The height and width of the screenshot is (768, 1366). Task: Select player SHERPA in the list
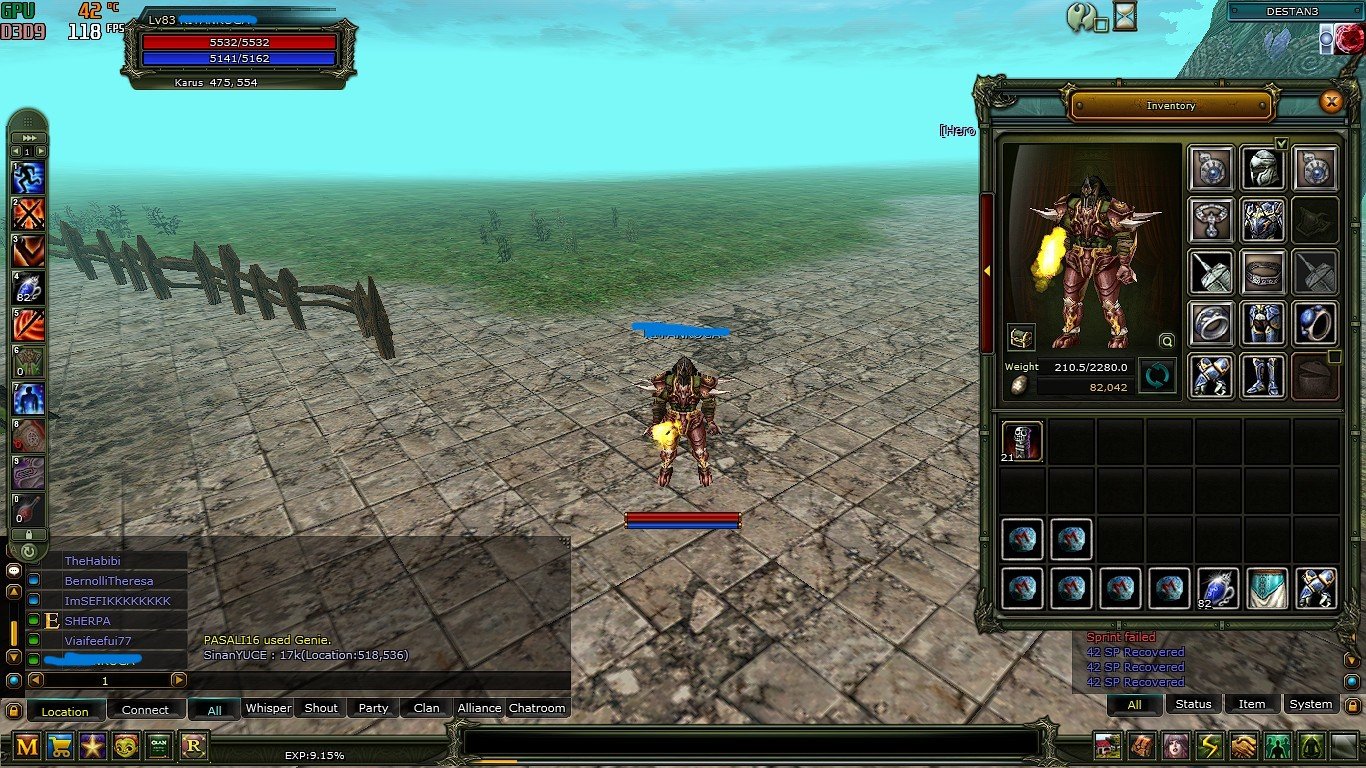tap(87, 621)
